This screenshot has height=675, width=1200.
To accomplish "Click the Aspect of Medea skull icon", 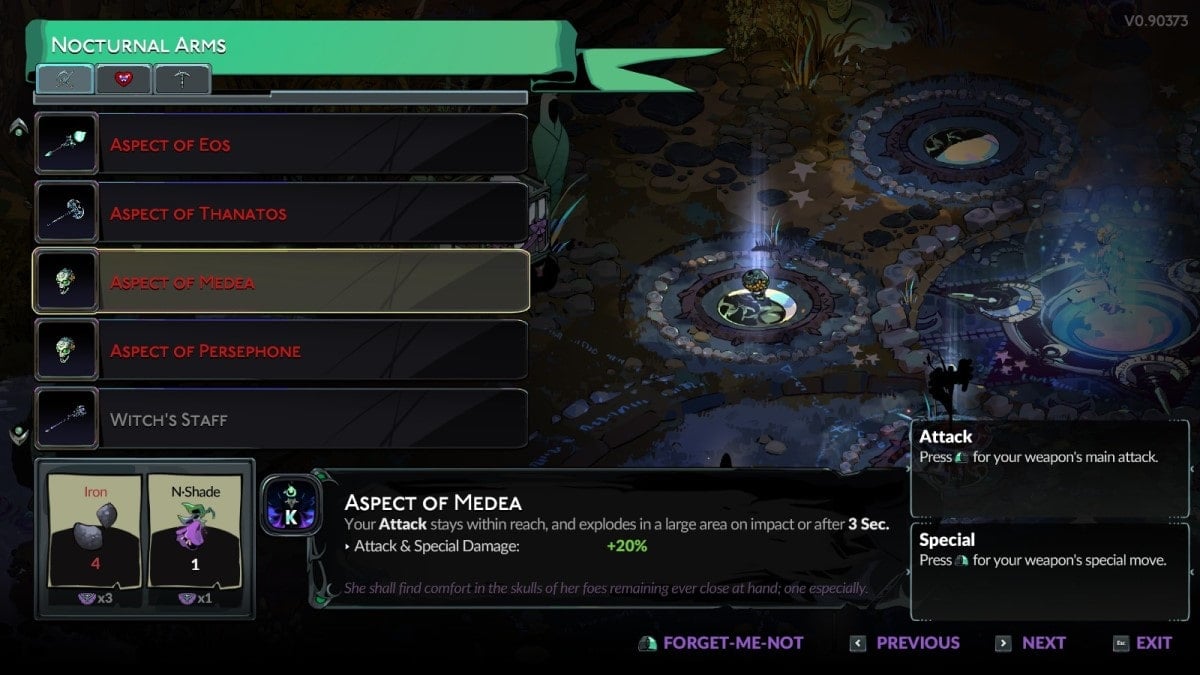I will (x=67, y=282).
